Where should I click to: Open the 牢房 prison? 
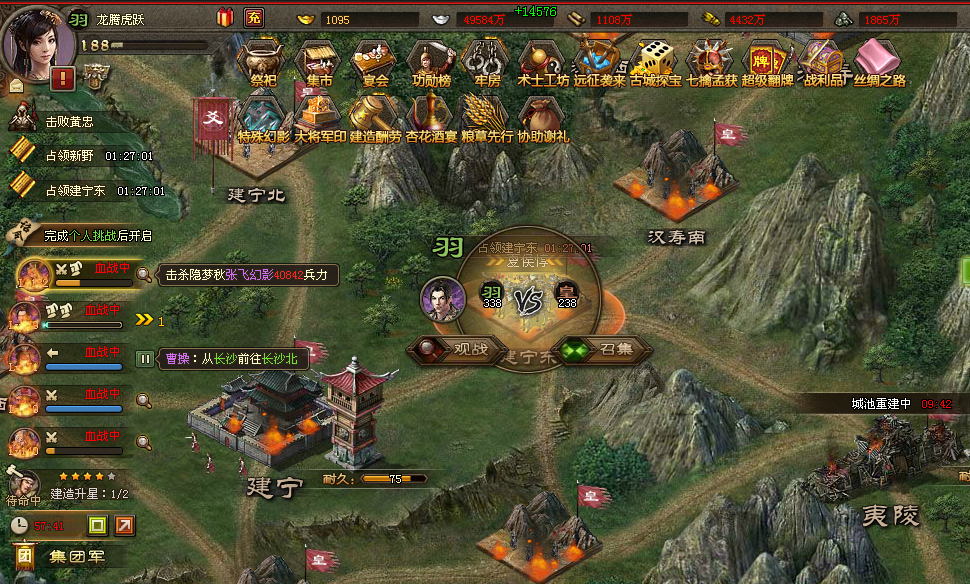(x=485, y=62)
